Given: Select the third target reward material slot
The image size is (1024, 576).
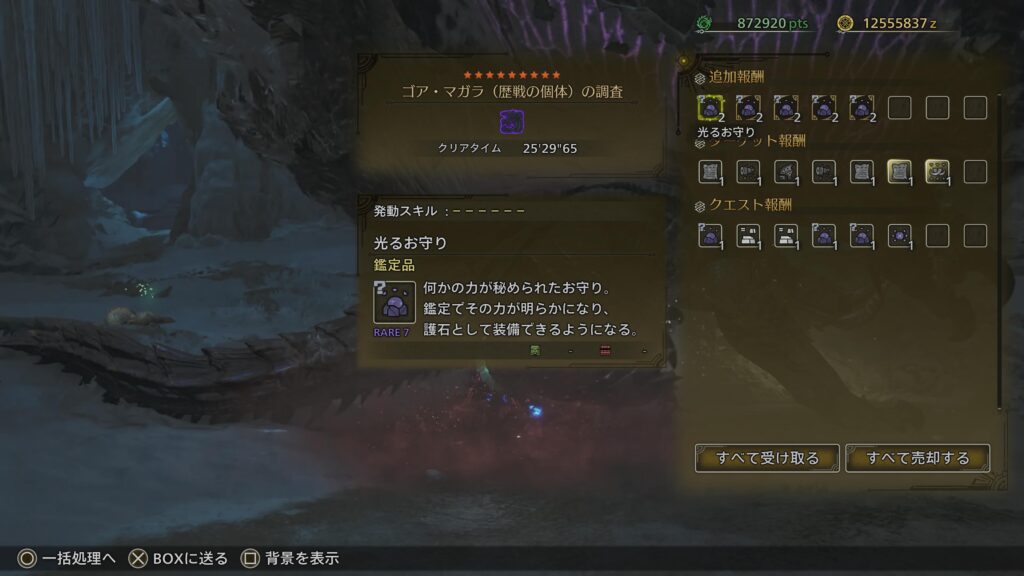Looking at the screenshot, I should [x=786, y=172].
